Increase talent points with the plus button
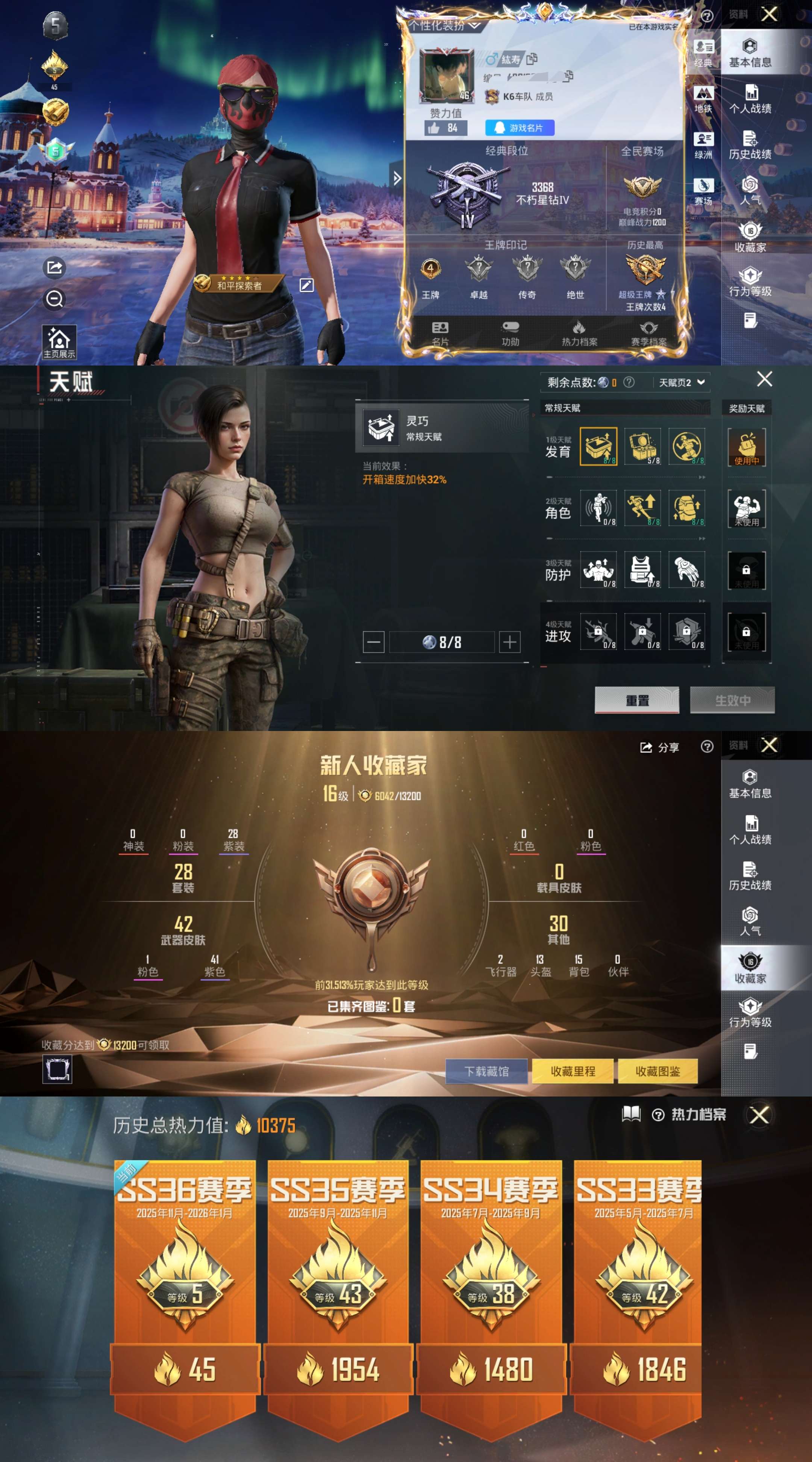Viewport: 812px width, 1462px height. 509,642
